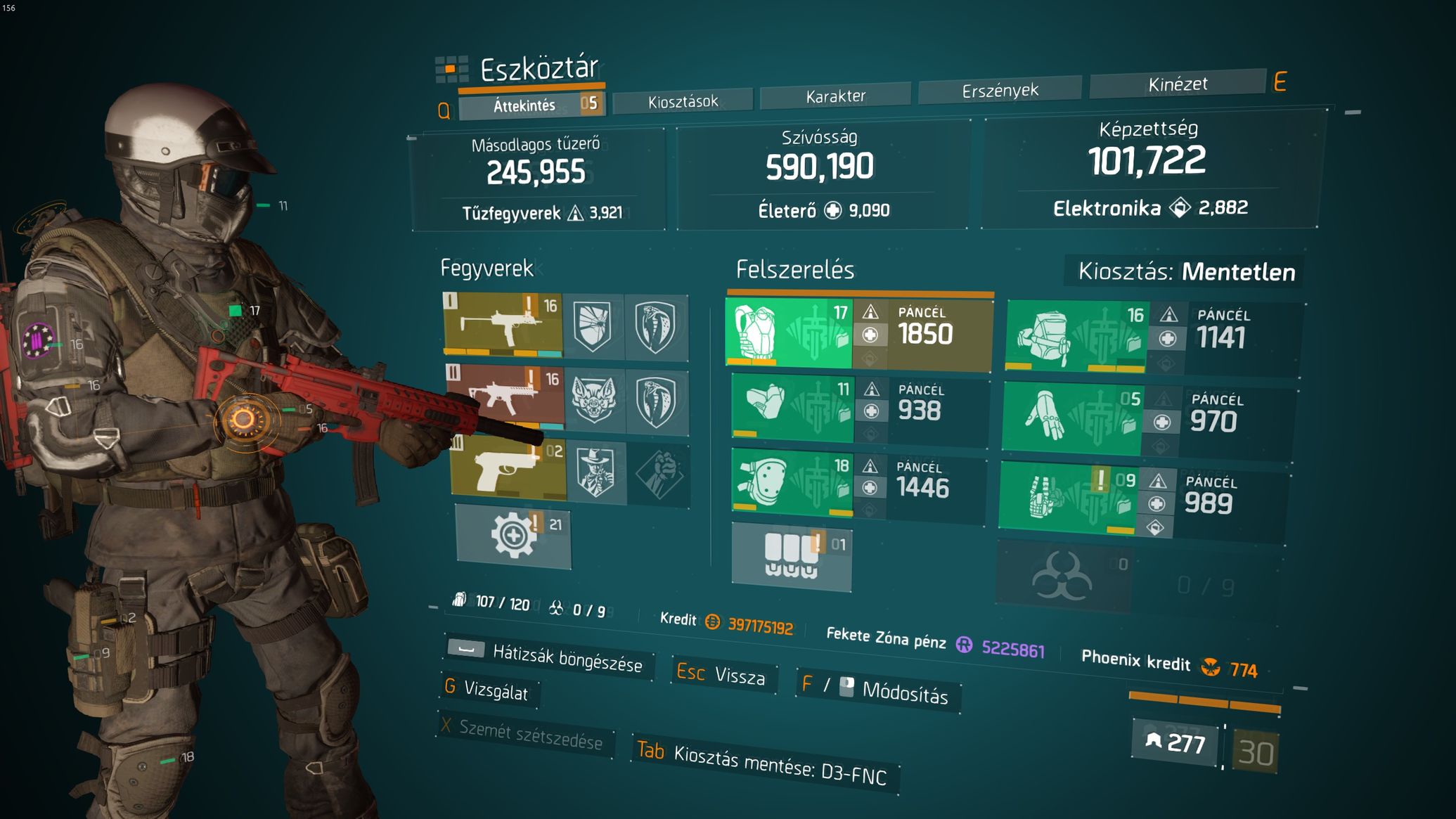Choose the pistol sidearm slot

[508, 468]
